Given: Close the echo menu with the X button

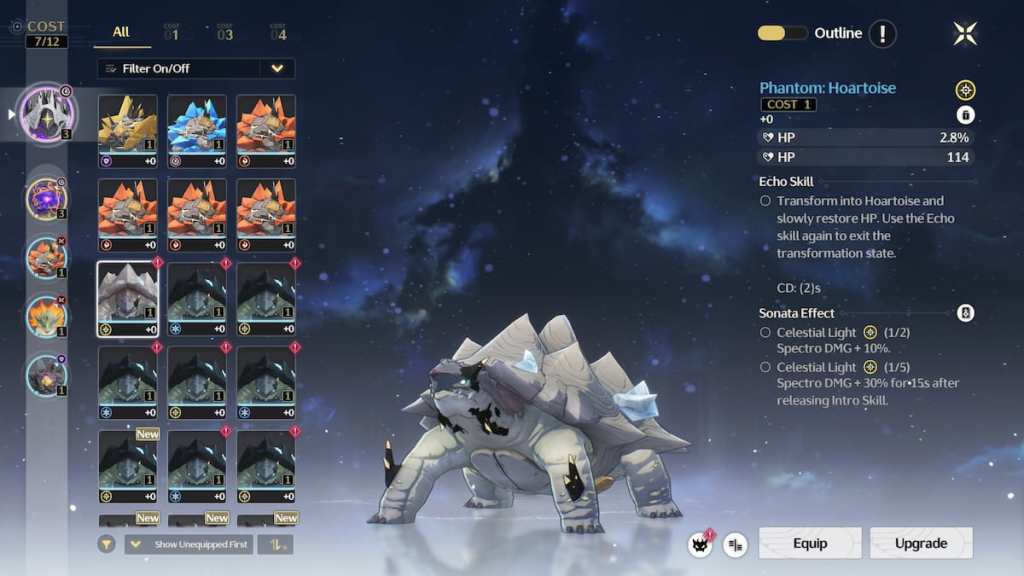Looking at the screenshot, I should pos(965,34).
